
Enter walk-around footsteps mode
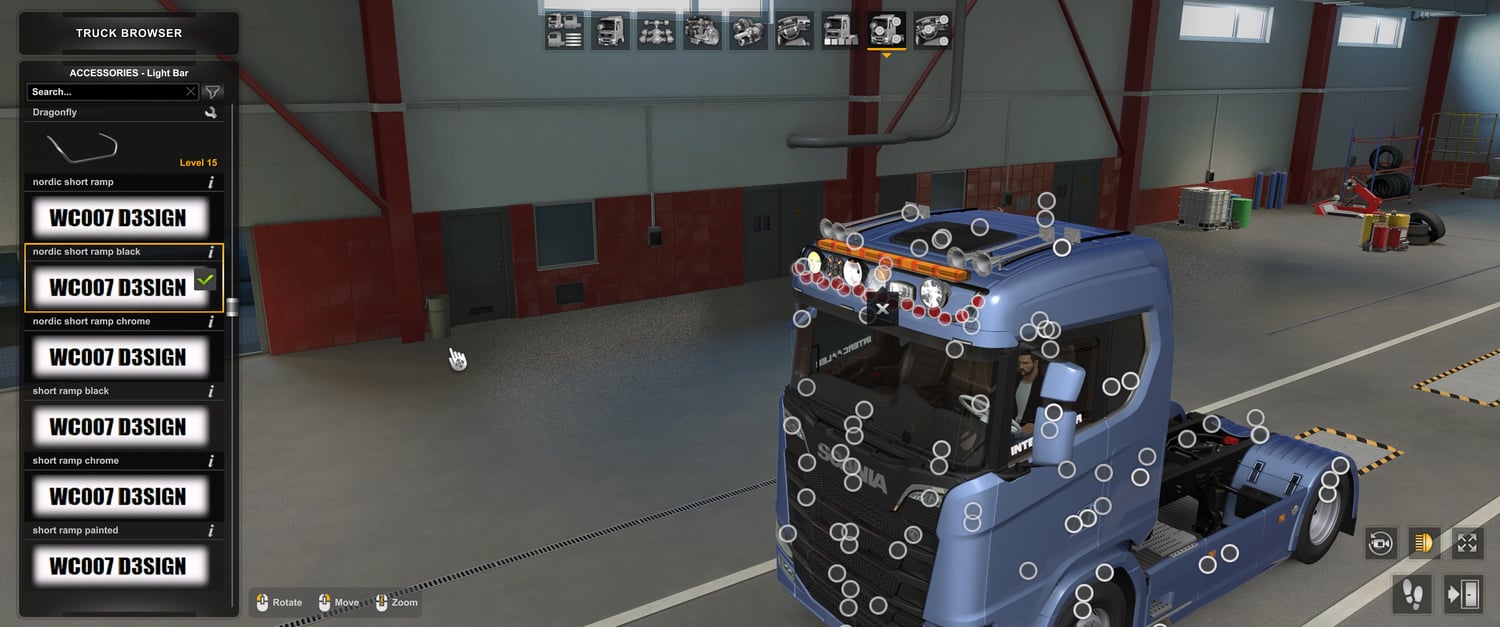[x=1412, y=594]
